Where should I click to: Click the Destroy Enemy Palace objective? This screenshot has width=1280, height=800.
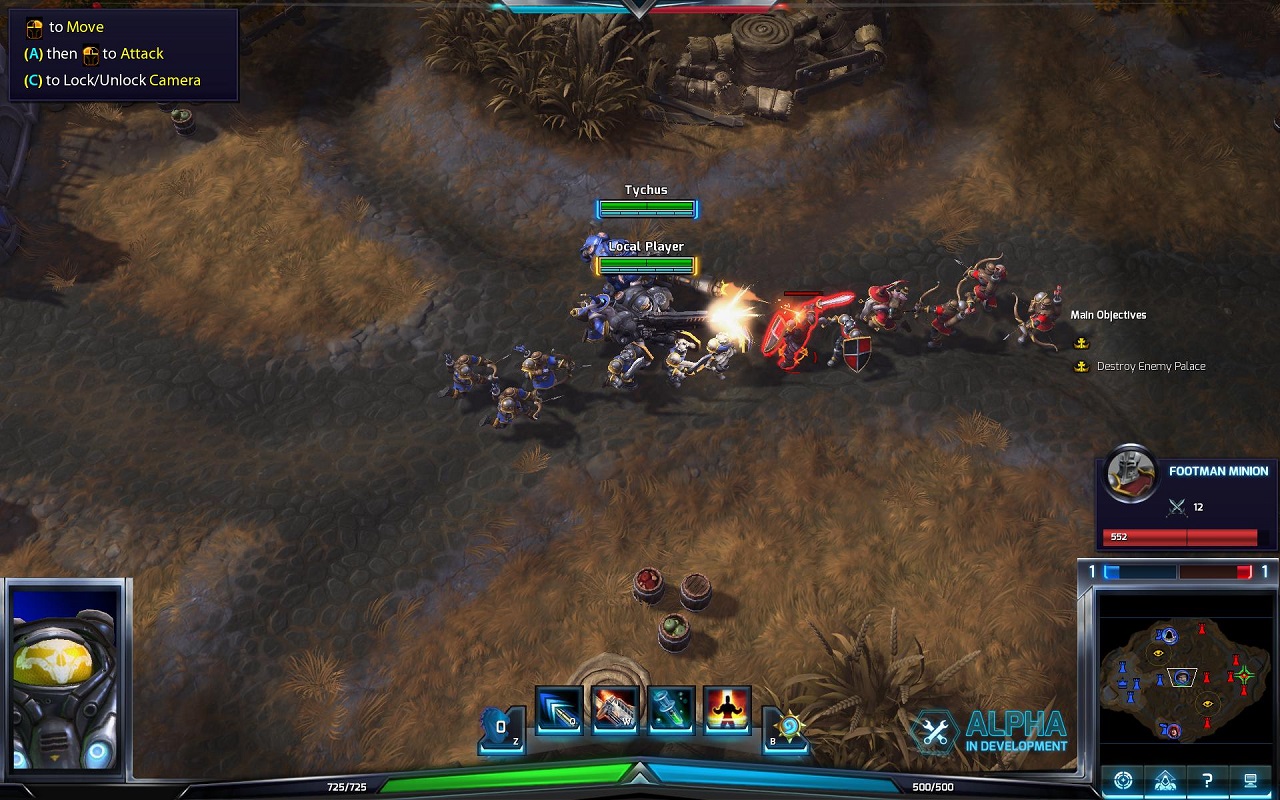(1150, 366)
